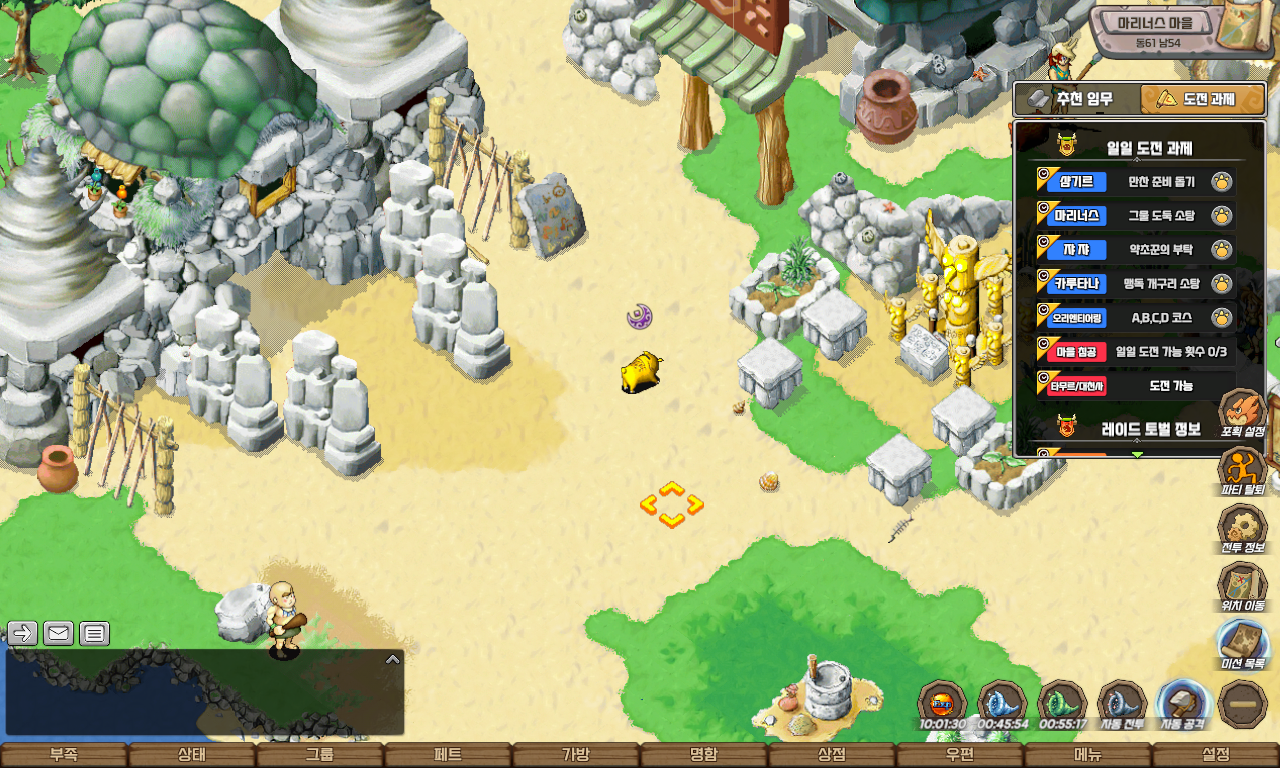
Task: Open the 설정 (settings) menu
Action: 1216,755
